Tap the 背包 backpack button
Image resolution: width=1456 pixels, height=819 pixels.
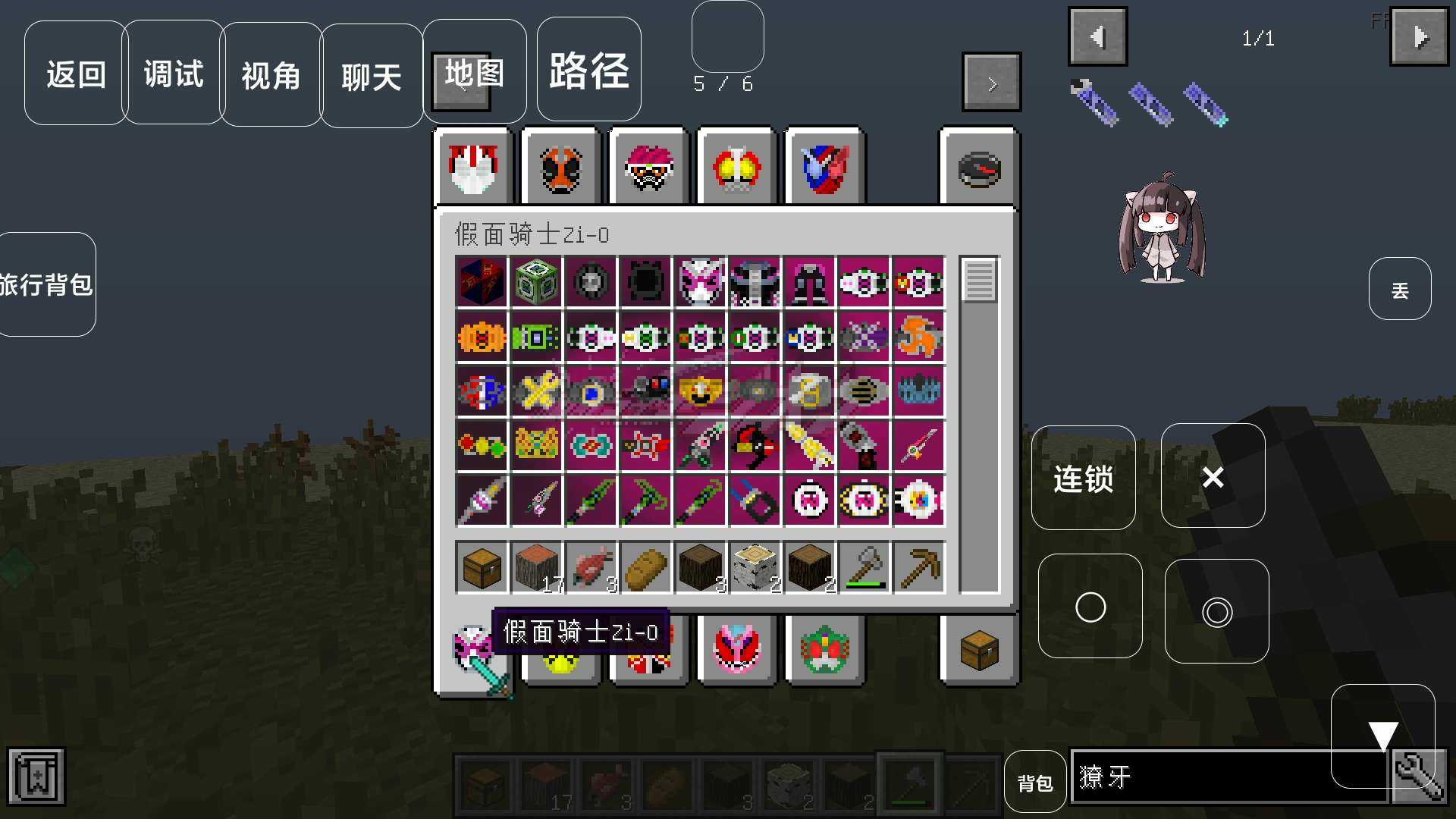1034,782
